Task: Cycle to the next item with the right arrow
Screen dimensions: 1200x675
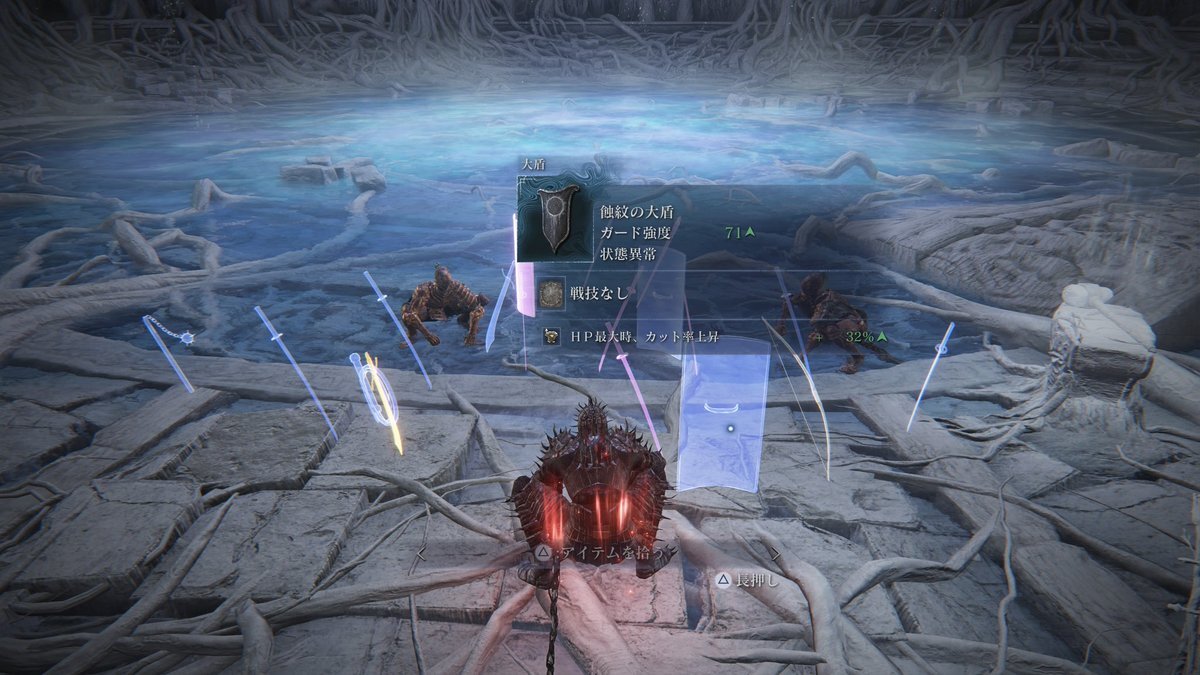Action: coord(774,551)
